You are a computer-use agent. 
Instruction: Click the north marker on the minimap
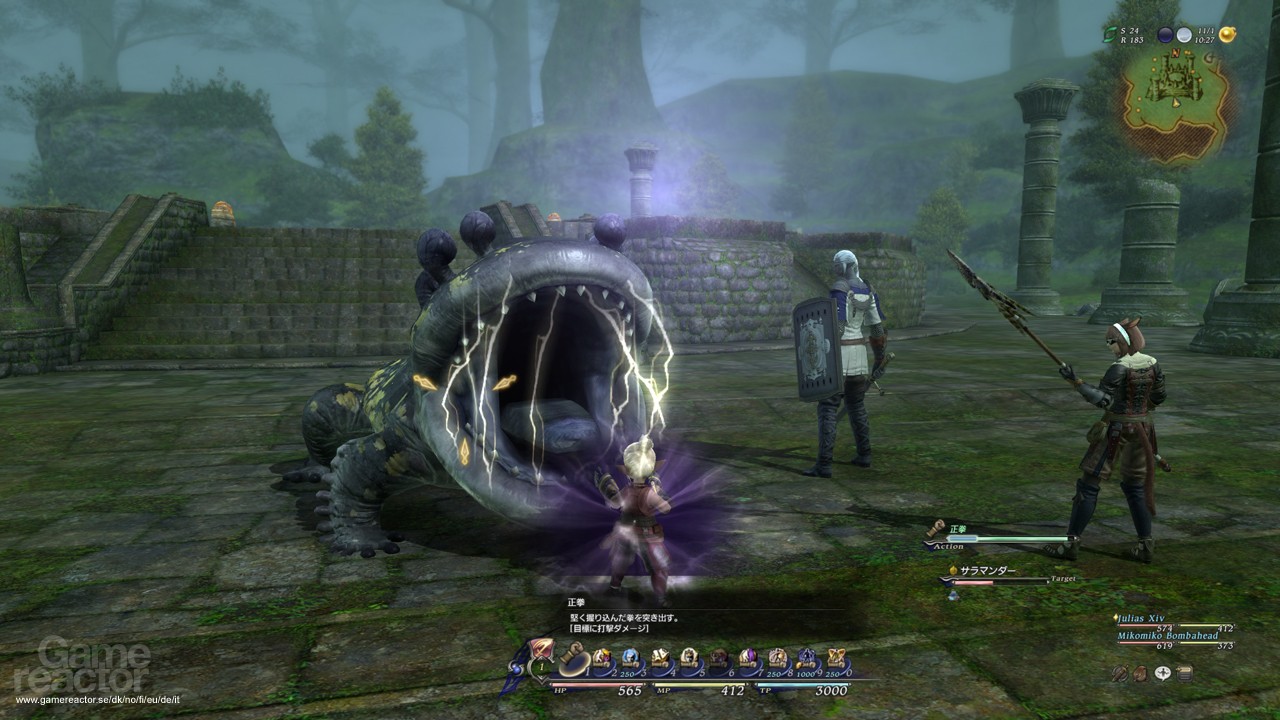1176,52
